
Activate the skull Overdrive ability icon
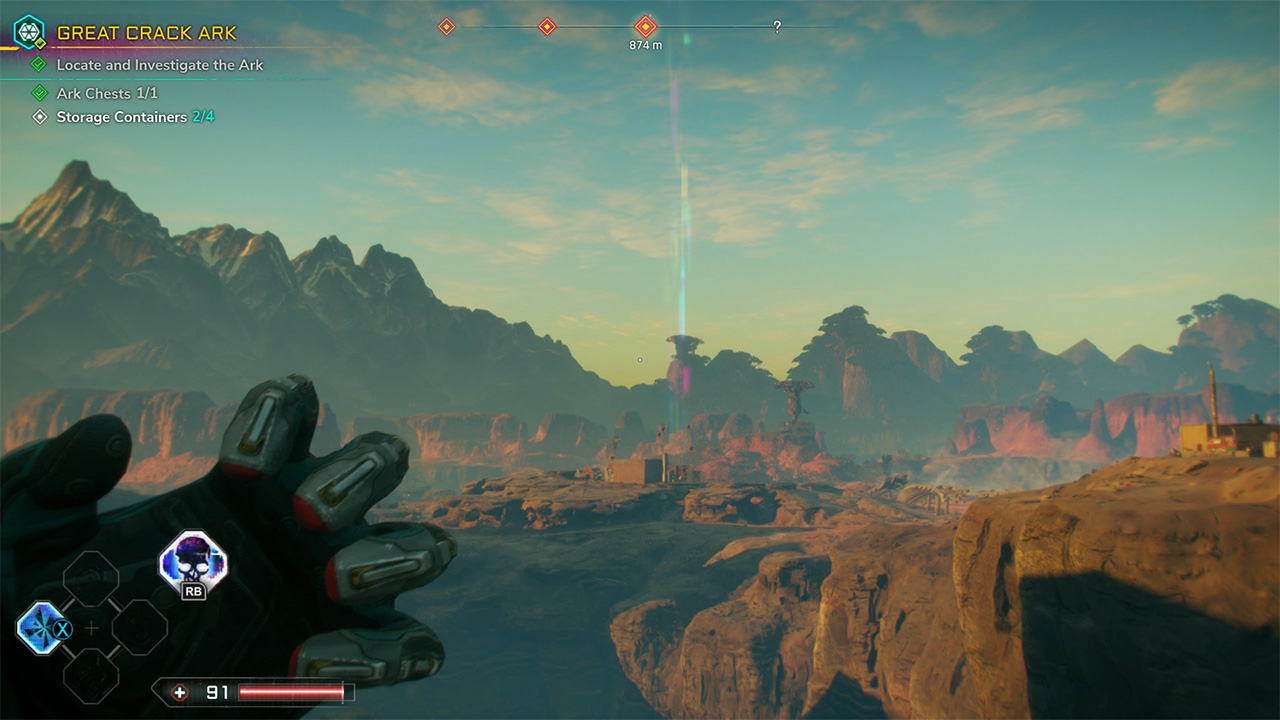[193, 561]
